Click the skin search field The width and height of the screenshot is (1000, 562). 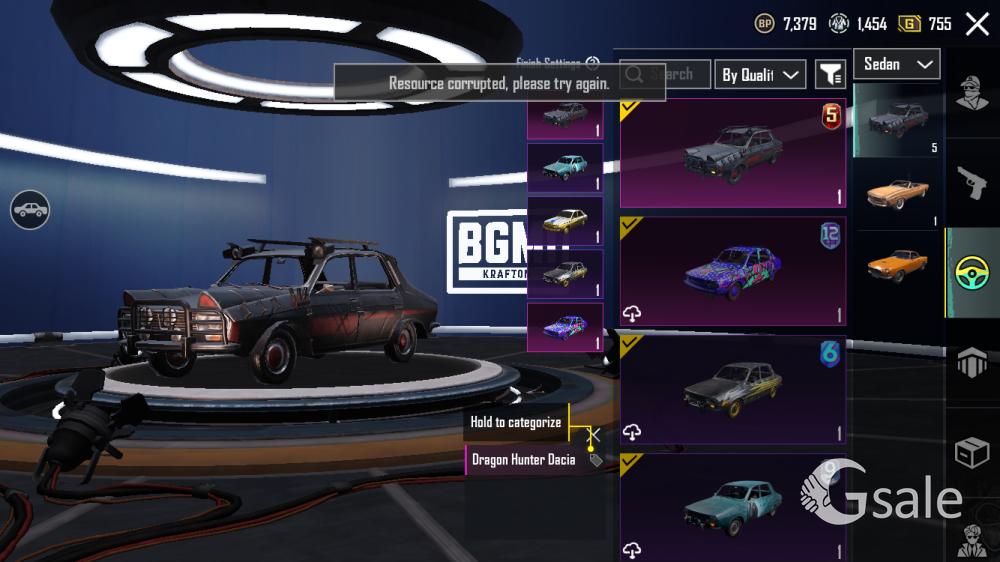click(665, 74)
